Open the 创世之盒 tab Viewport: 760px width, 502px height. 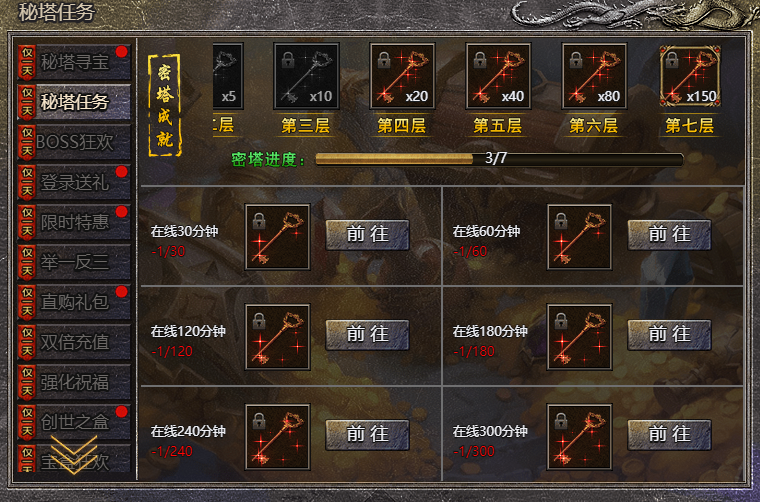(x=73, y=421)
